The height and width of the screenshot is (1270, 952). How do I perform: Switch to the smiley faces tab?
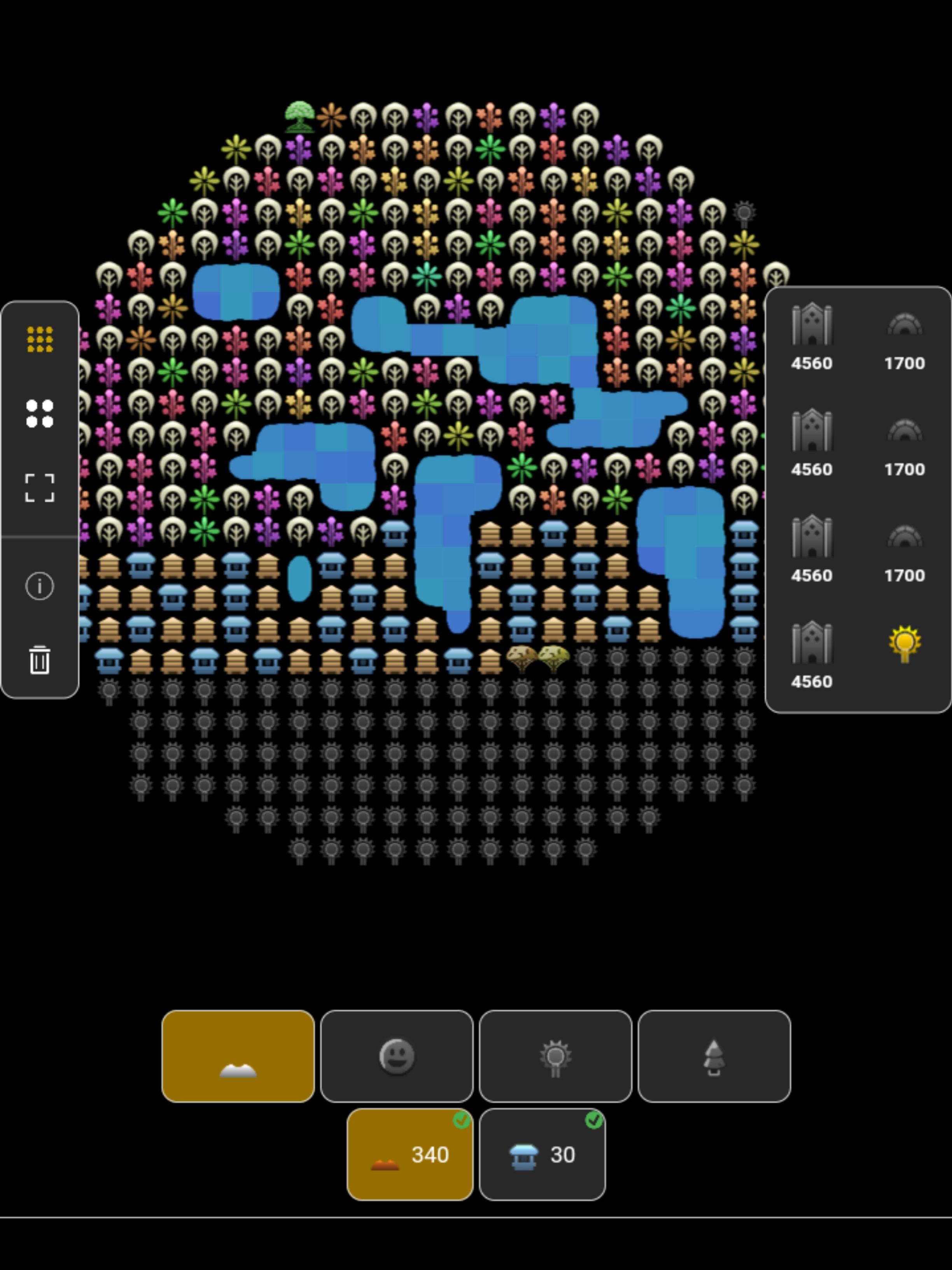pos(397,1056)
